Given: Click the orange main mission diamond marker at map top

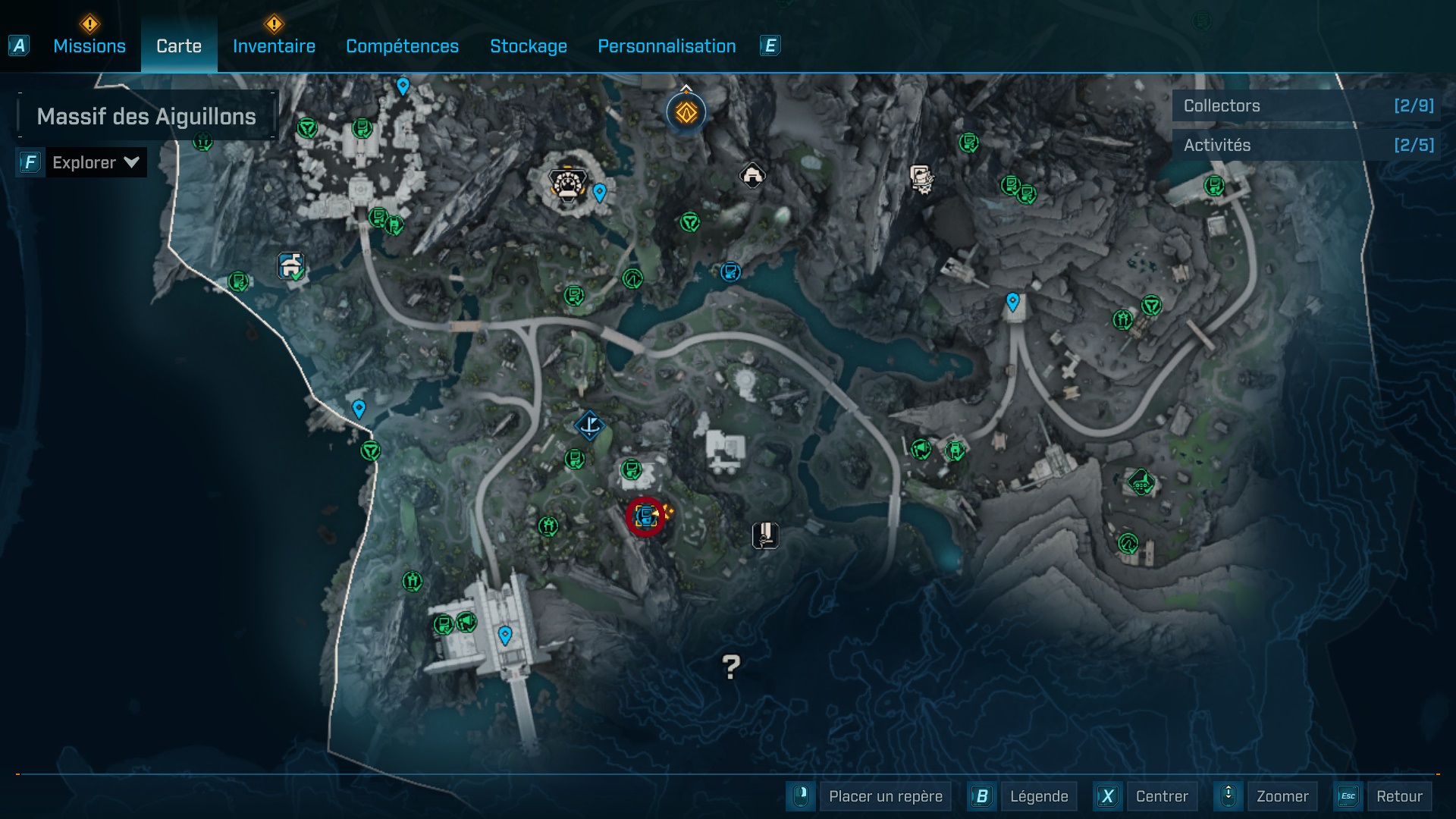Looking at the screenshot, I should click(685, 111).
